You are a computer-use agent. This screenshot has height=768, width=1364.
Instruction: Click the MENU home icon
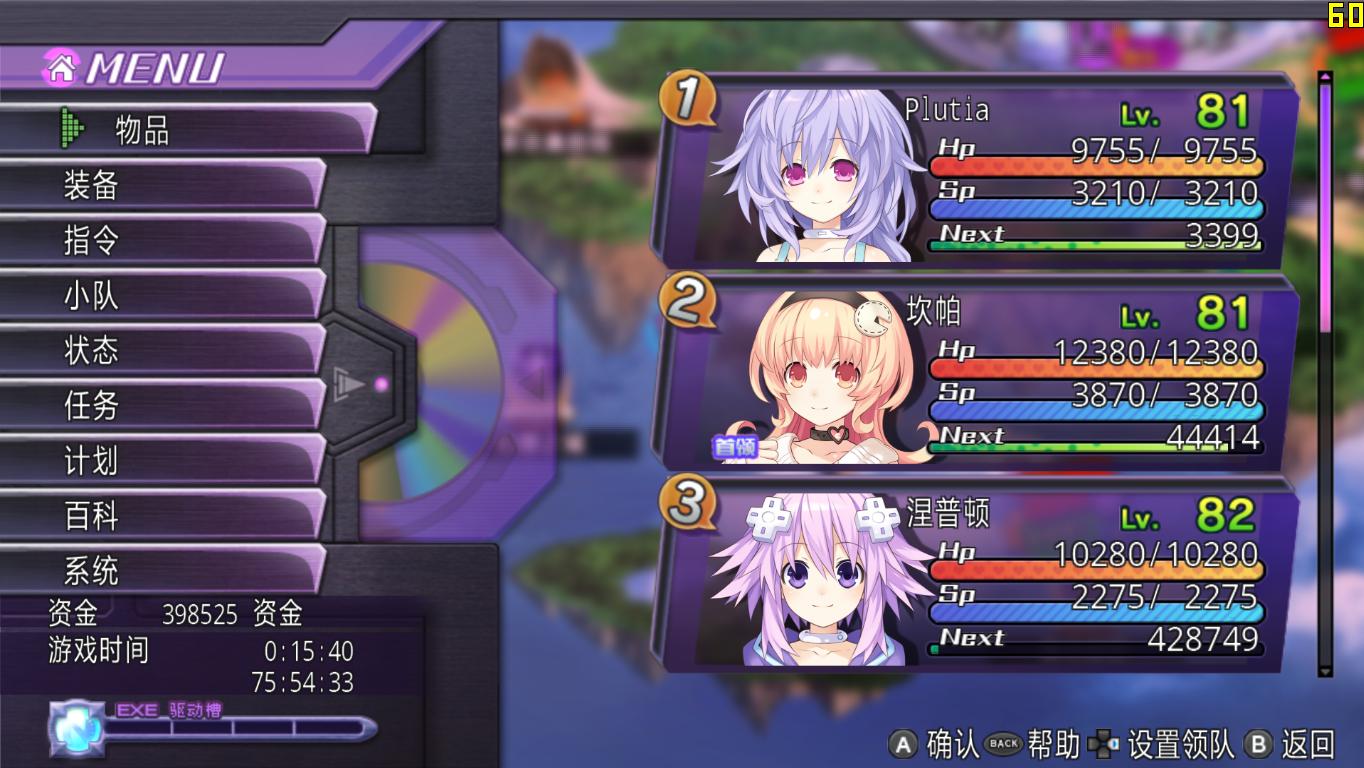[x=61, y=67]
